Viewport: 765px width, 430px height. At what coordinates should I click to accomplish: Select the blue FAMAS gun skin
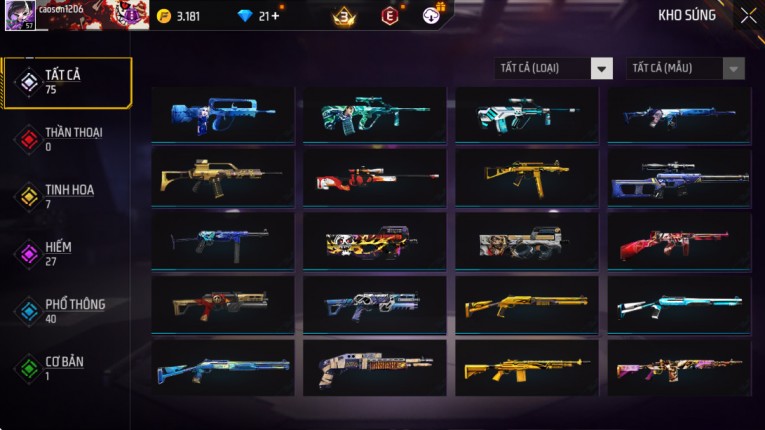pos(223,114)
